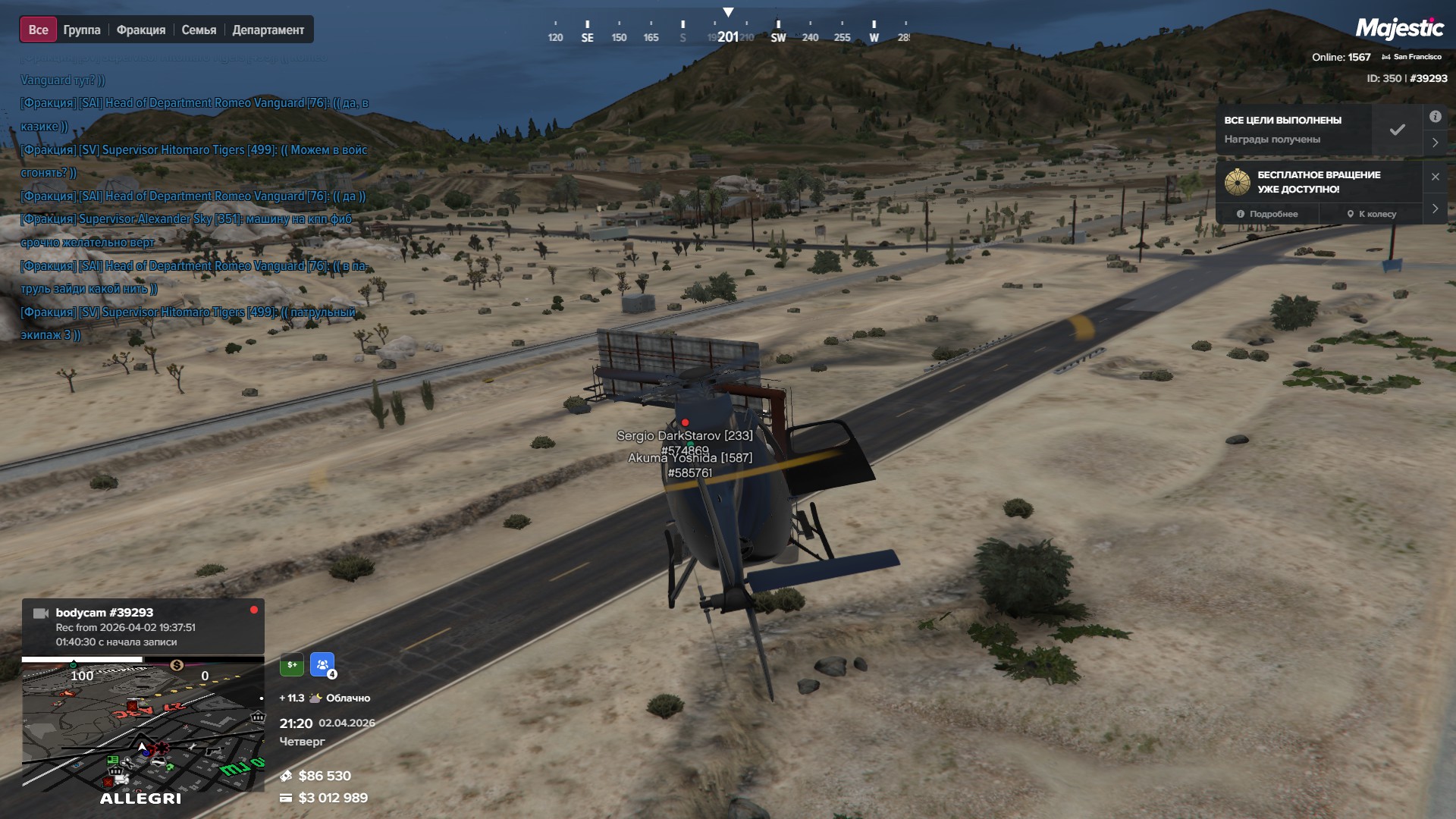Screen dimensions: 1456x819
Task: Open the Группа chat tab
Action: pyautogui.click(x=82, y=30)
